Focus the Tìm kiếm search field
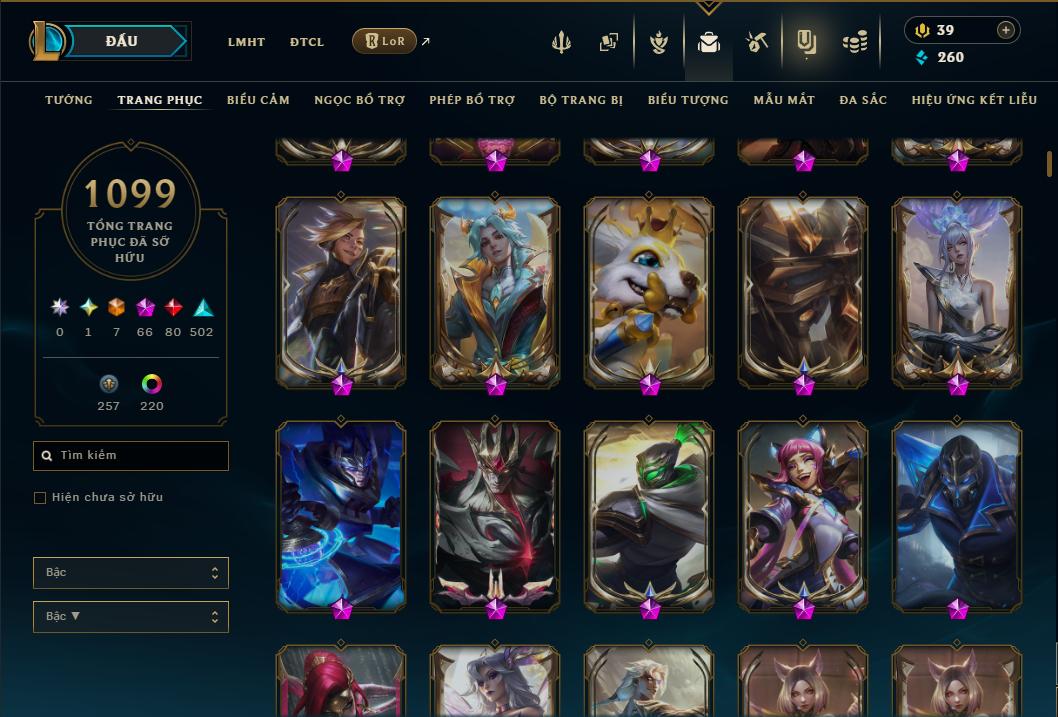1058x717 pixels. point(131,456)
